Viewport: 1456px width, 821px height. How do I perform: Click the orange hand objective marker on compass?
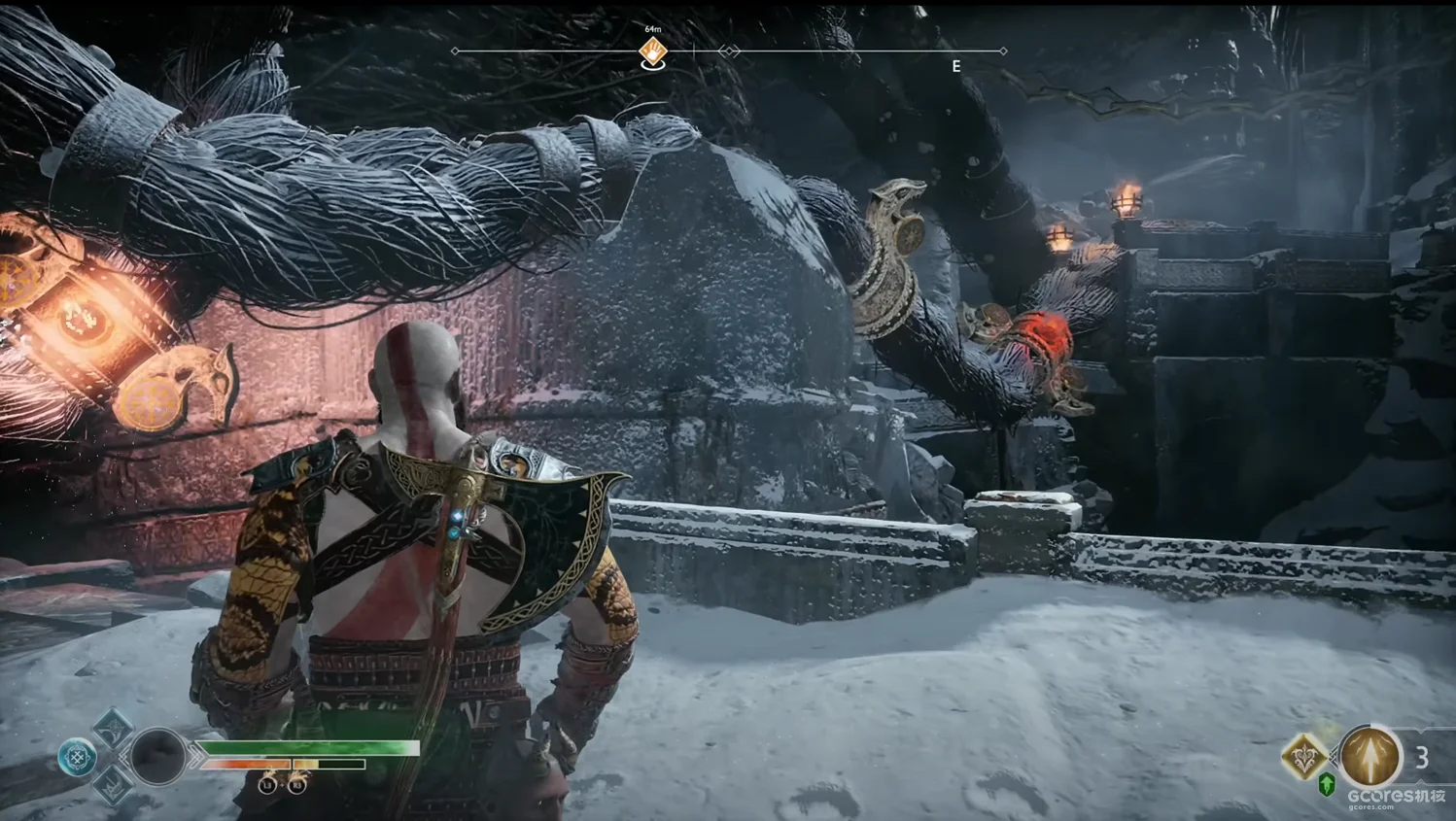[653, 51]
